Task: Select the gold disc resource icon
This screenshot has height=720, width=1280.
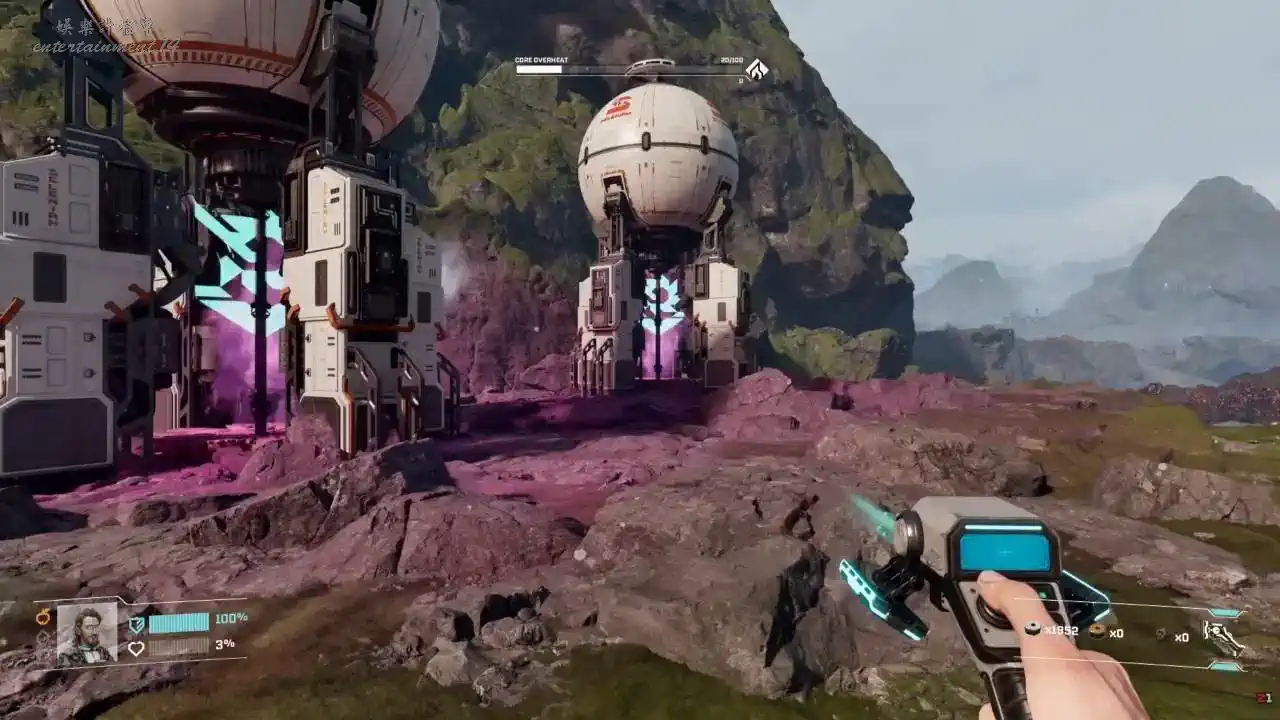Action: (x=1096, y=631)
